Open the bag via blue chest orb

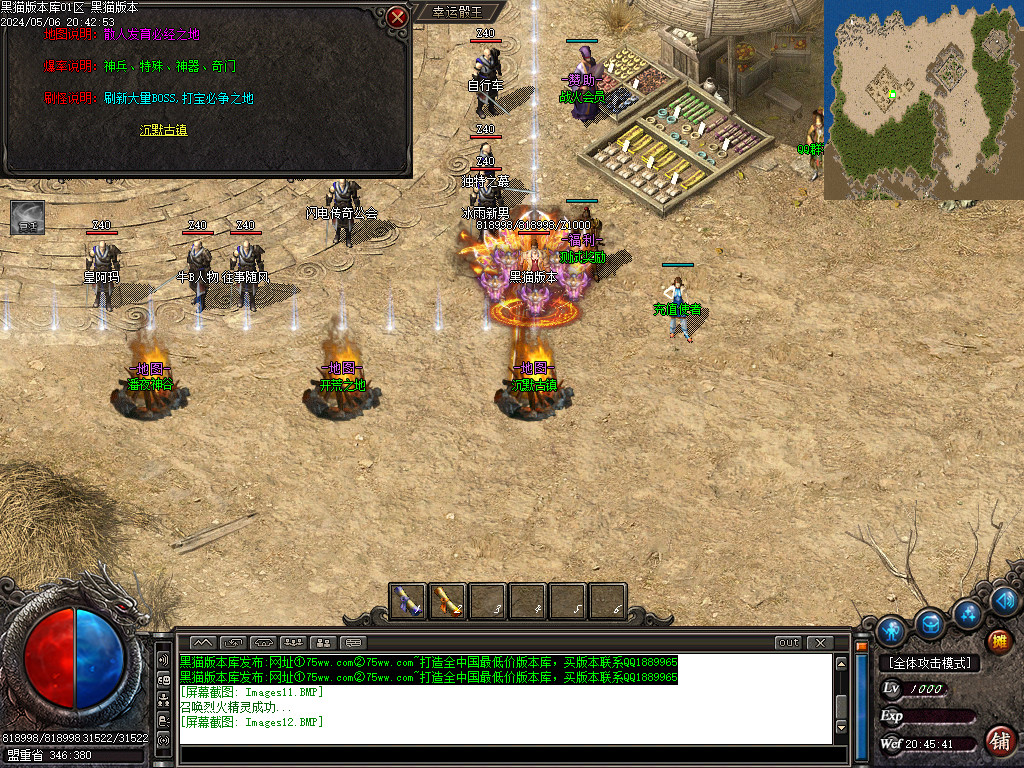[931, 622]
